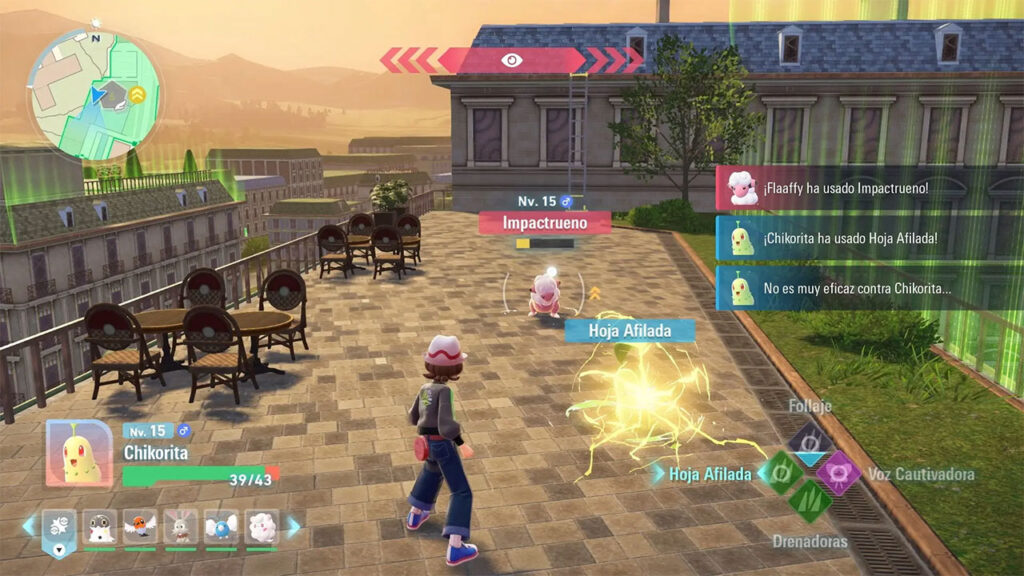Image resolution: width=1024 pixels, height=576 pixels.
Task: Click the red eye alert banner
Action: 511,60
